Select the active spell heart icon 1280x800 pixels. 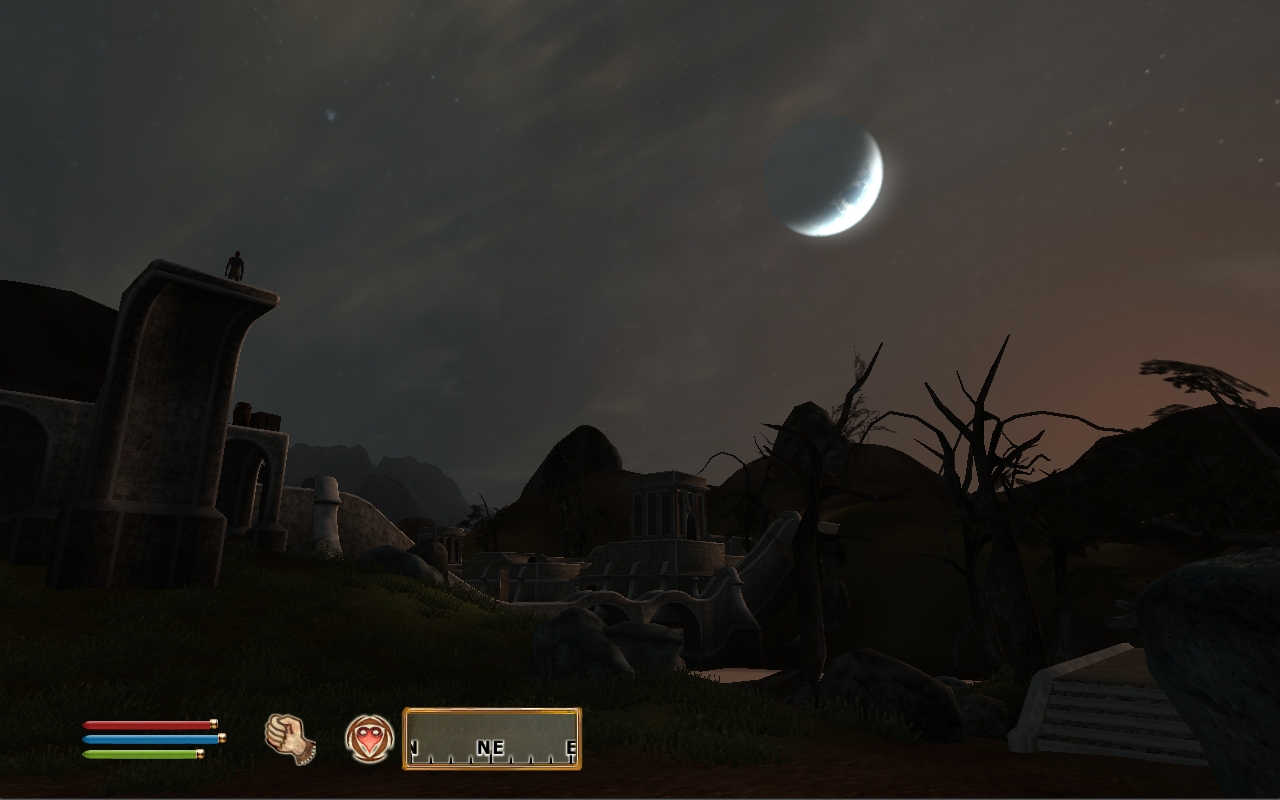click(x=369, y=739)
